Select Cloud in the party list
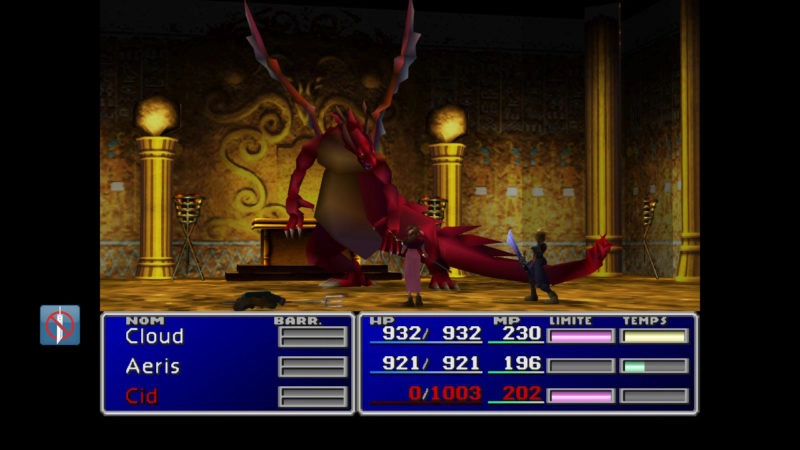This screenshot has width=800, height=450. [x=154, y=337]
